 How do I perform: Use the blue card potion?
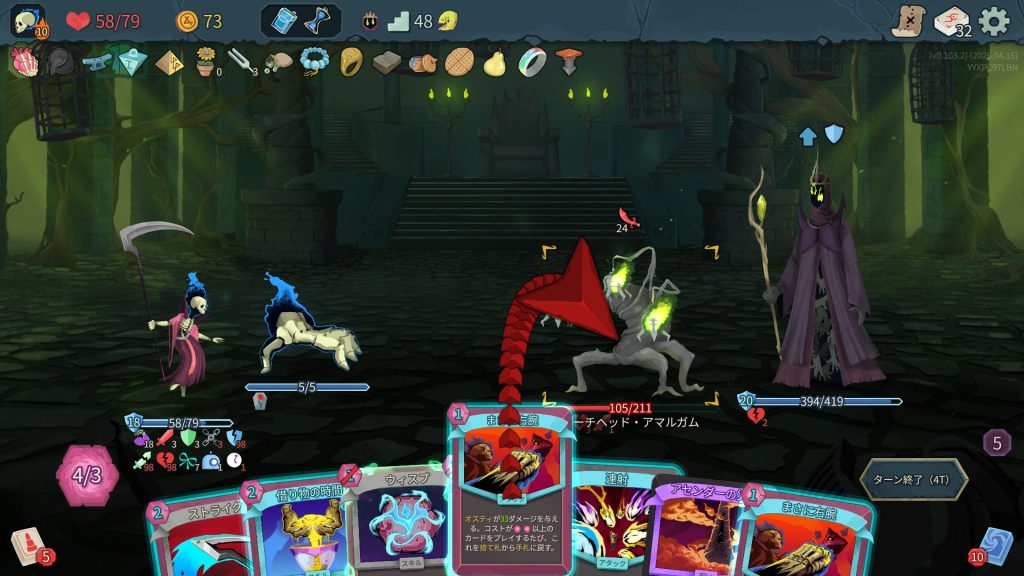tap(284, 21)
